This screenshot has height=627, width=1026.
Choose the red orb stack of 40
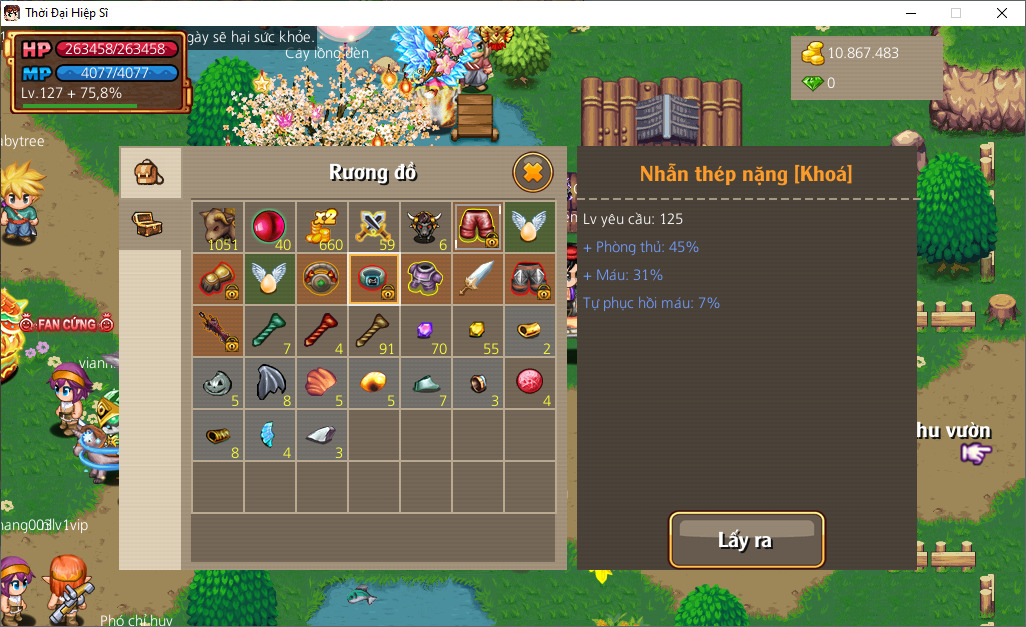point(270,226)
